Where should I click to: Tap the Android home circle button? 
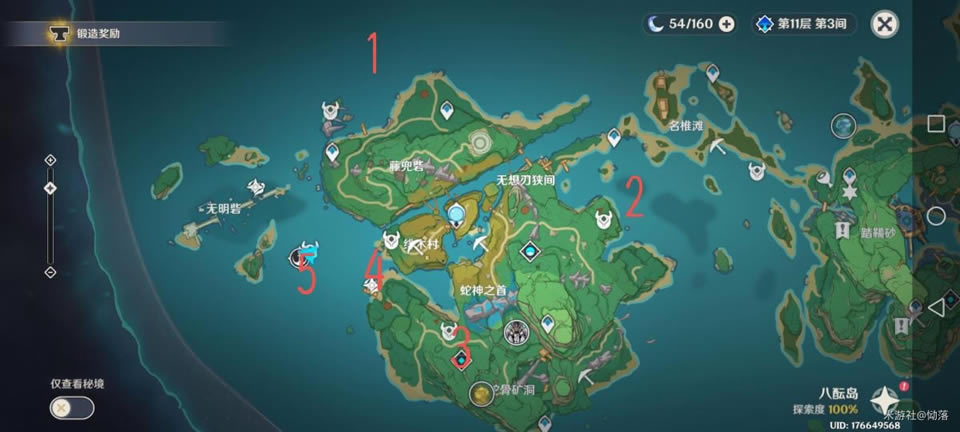[x=935, y=216]
